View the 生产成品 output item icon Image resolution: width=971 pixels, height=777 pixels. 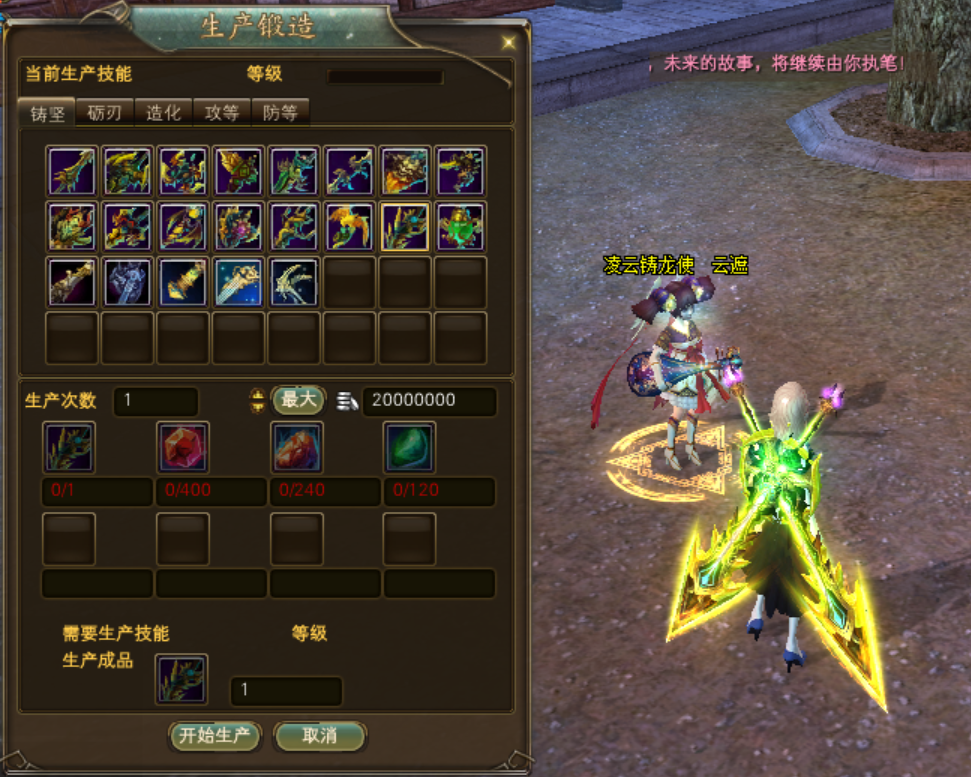click(182, 679)
